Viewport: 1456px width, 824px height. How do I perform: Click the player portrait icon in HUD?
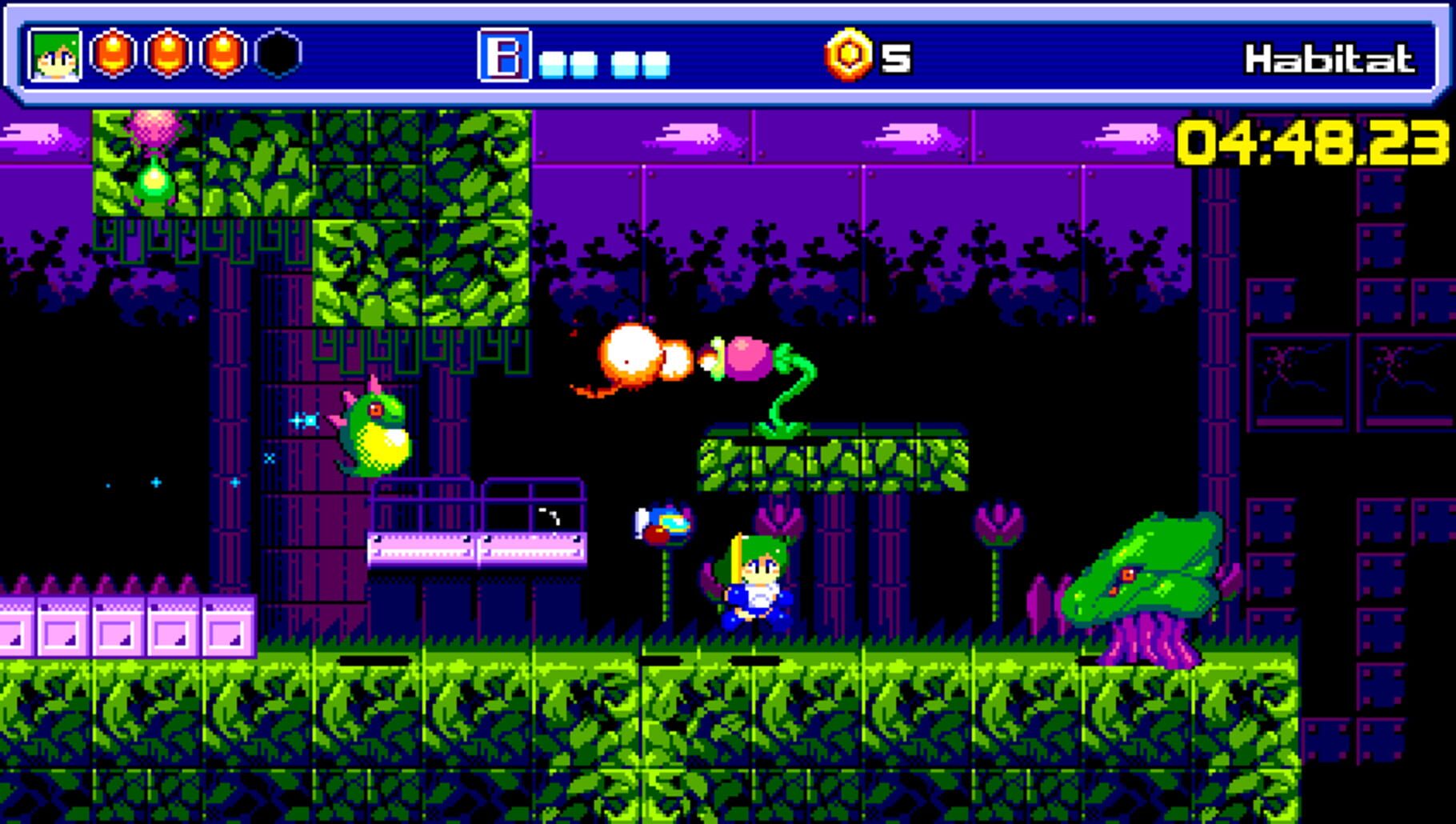pos(53,54)
